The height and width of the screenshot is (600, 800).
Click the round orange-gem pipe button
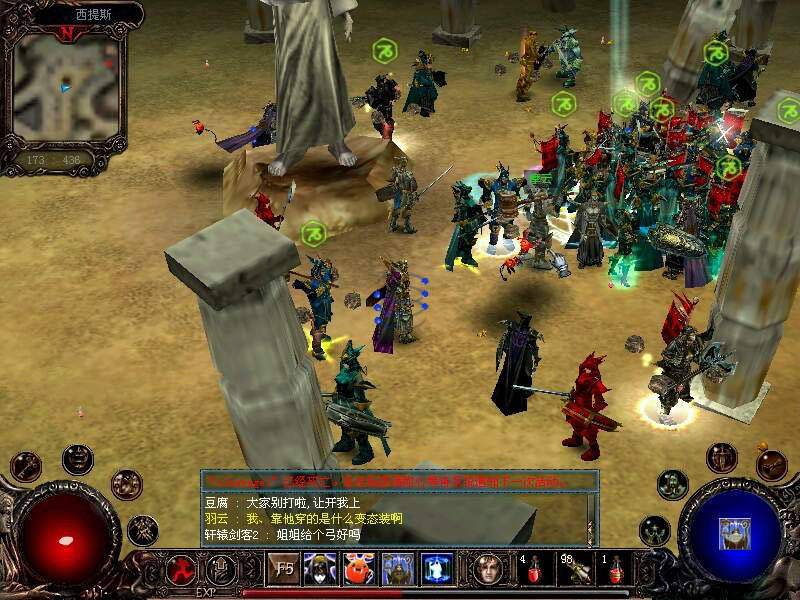(x=771, y=464)
